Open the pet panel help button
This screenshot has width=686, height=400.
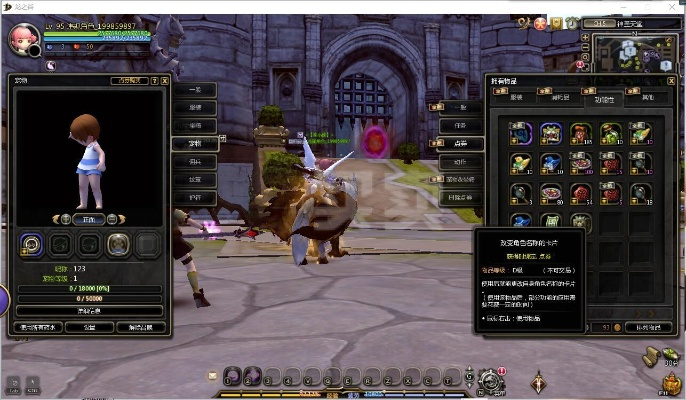(x=154, y=80)
